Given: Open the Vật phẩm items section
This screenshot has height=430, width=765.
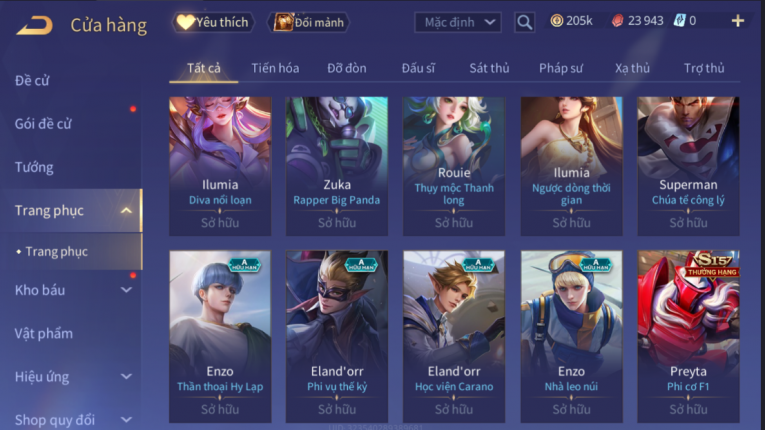Looking at the screenshot, I should pos(43,333).
